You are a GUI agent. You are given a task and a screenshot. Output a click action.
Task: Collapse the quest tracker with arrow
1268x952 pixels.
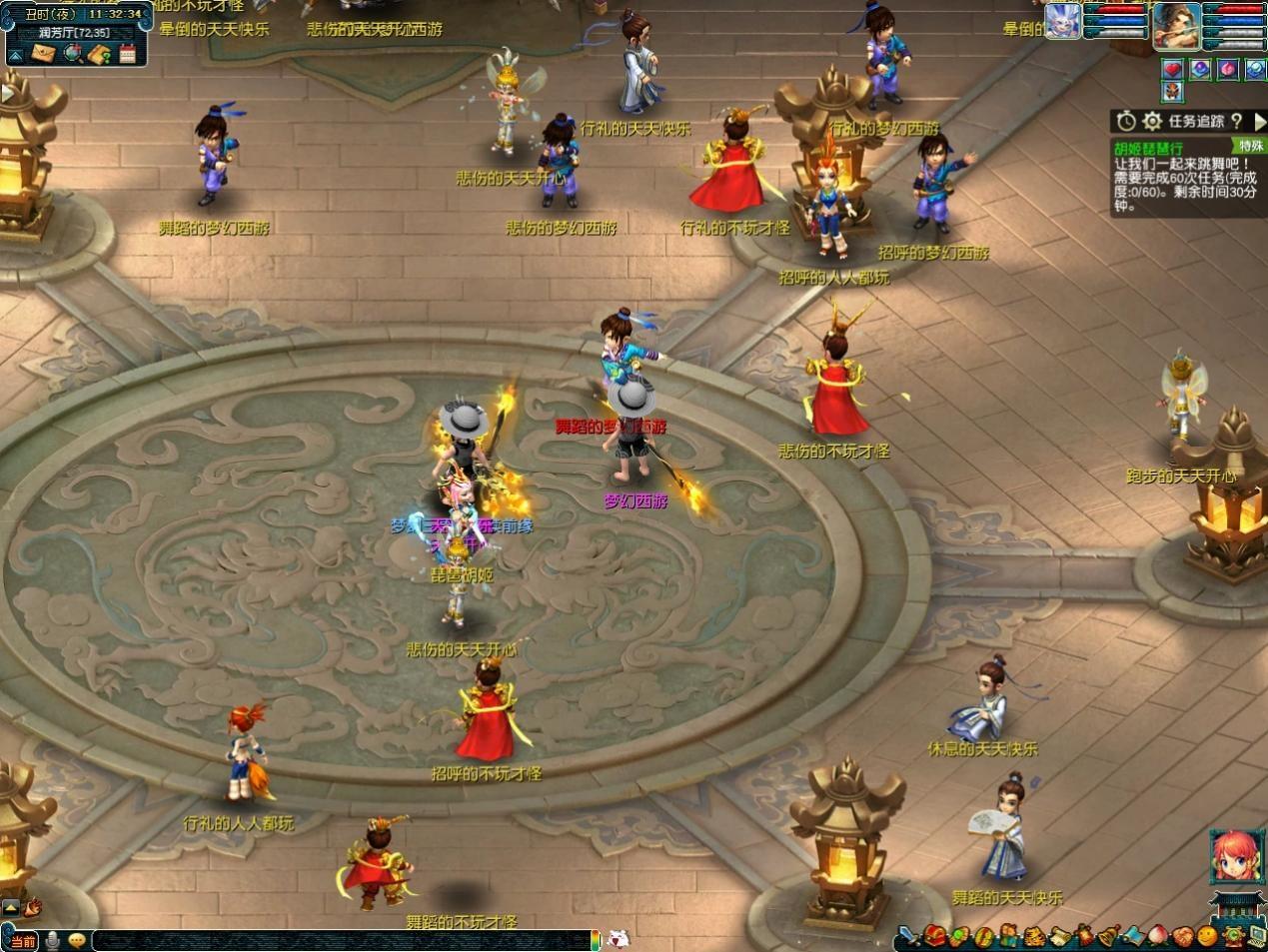(x=1259, y=121)
